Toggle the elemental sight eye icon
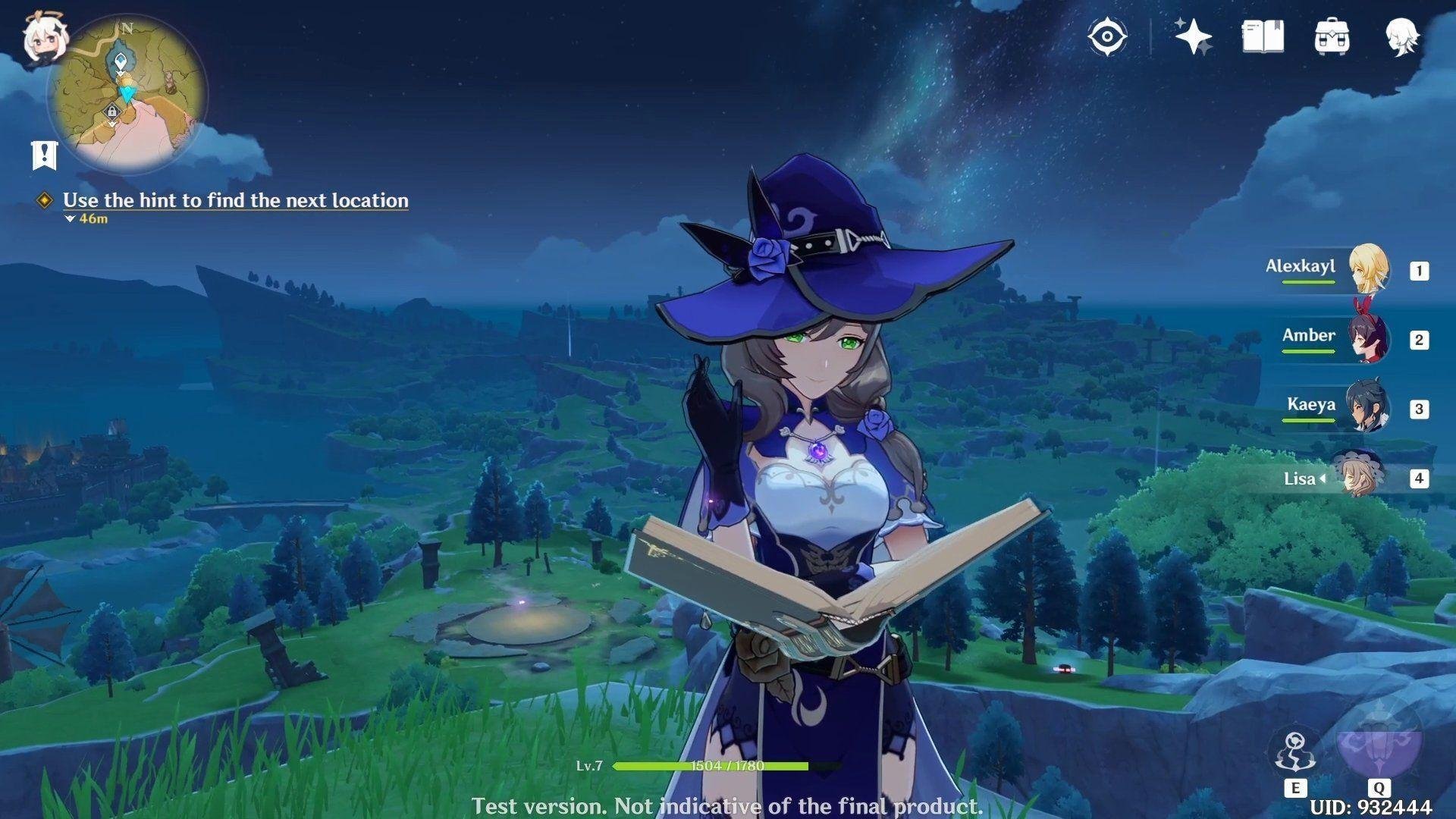This screenshot has width=1456, height=819. (x=1106, y=36)
